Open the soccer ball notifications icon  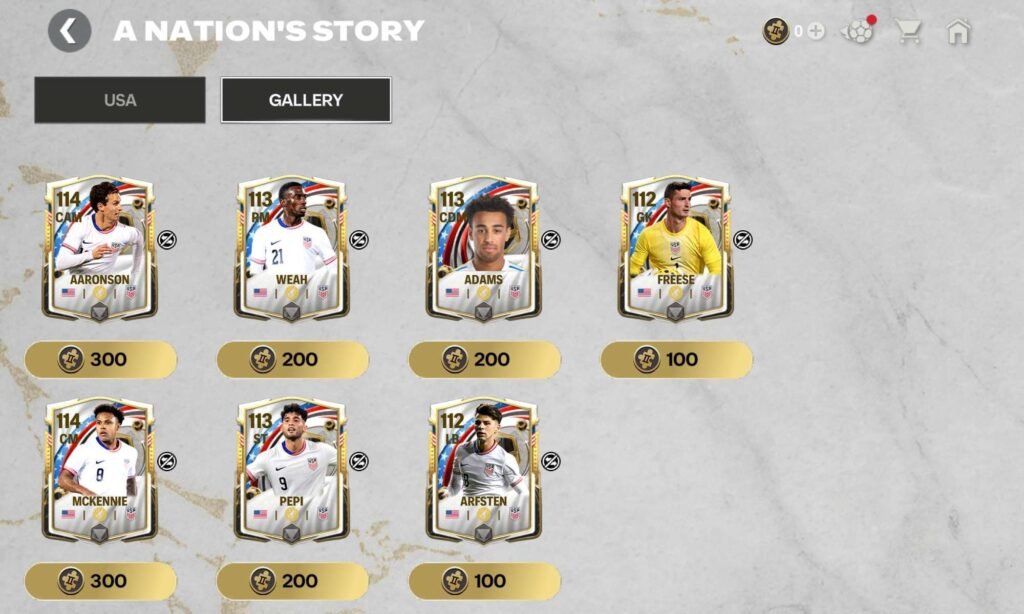[x=857, y=31]
